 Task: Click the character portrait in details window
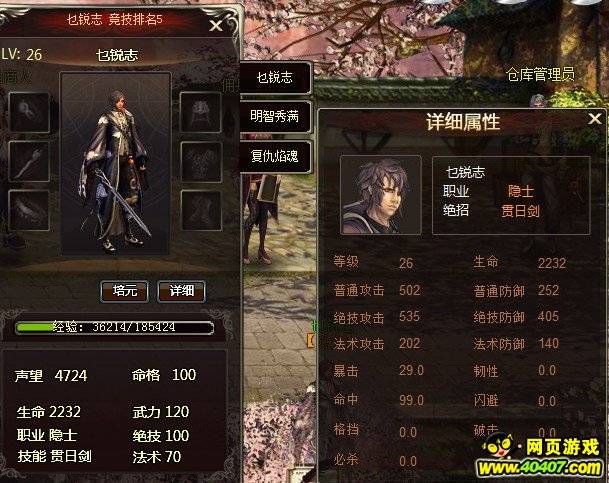pos(380,194)
